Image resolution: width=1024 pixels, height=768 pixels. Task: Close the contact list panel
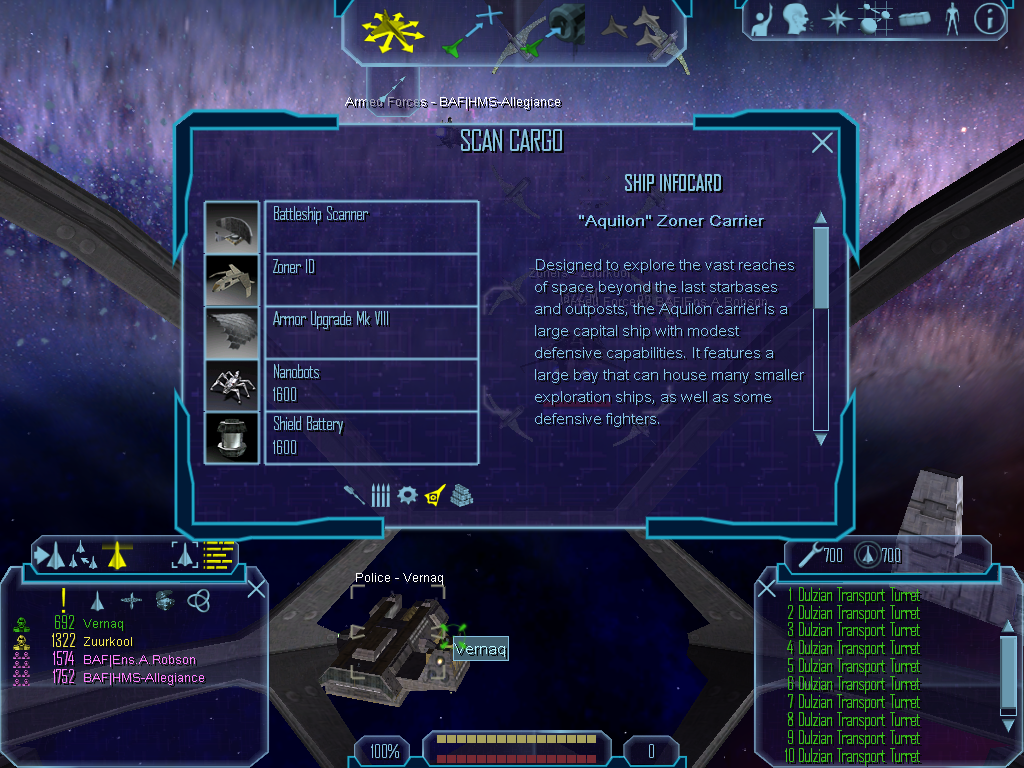(256, 588)
